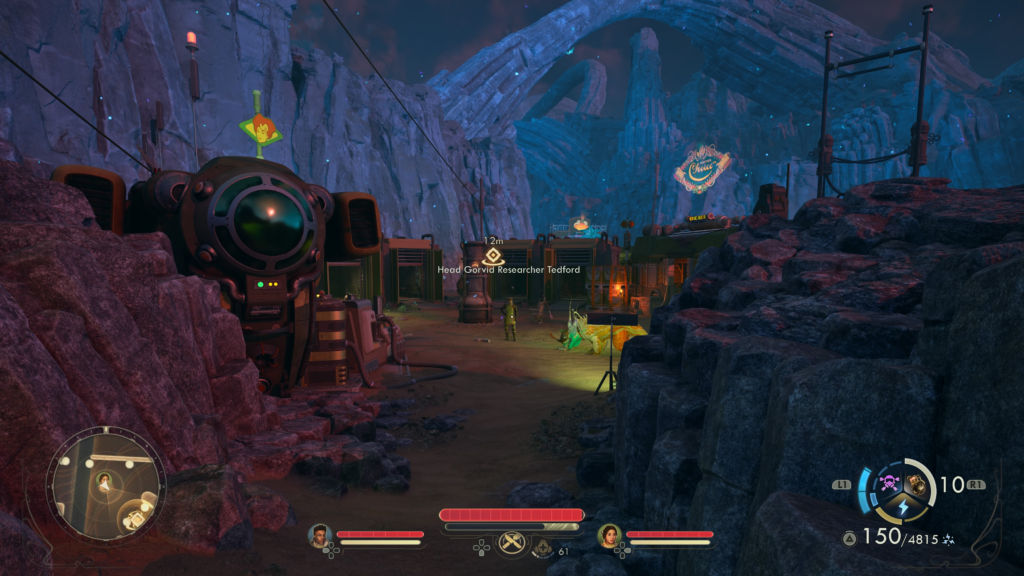
Task: Click the crossed-weapons icon below the health bar
Action: click(513, 543)
